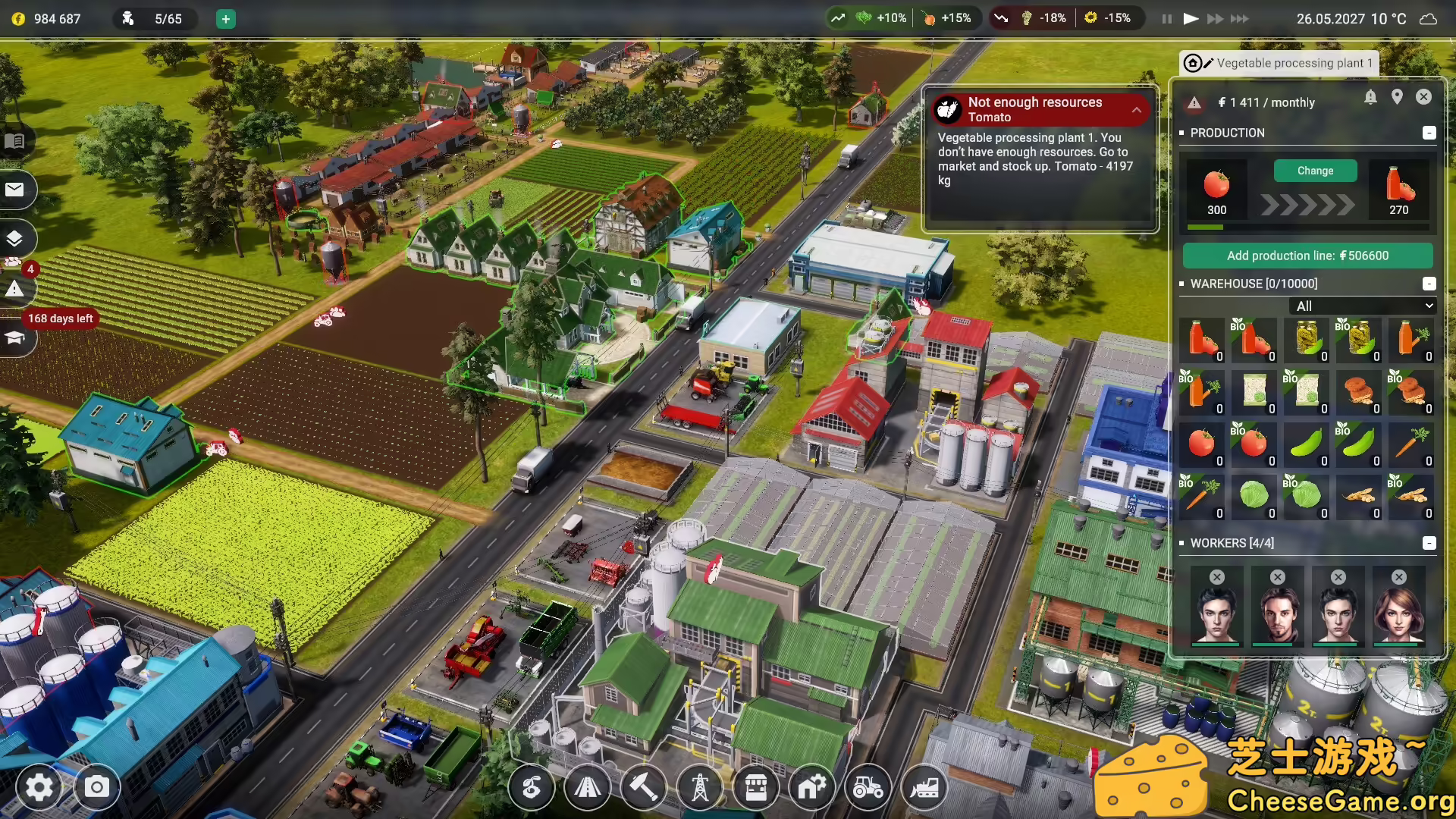Click the location pin to find the plant

coord(1398,97)
